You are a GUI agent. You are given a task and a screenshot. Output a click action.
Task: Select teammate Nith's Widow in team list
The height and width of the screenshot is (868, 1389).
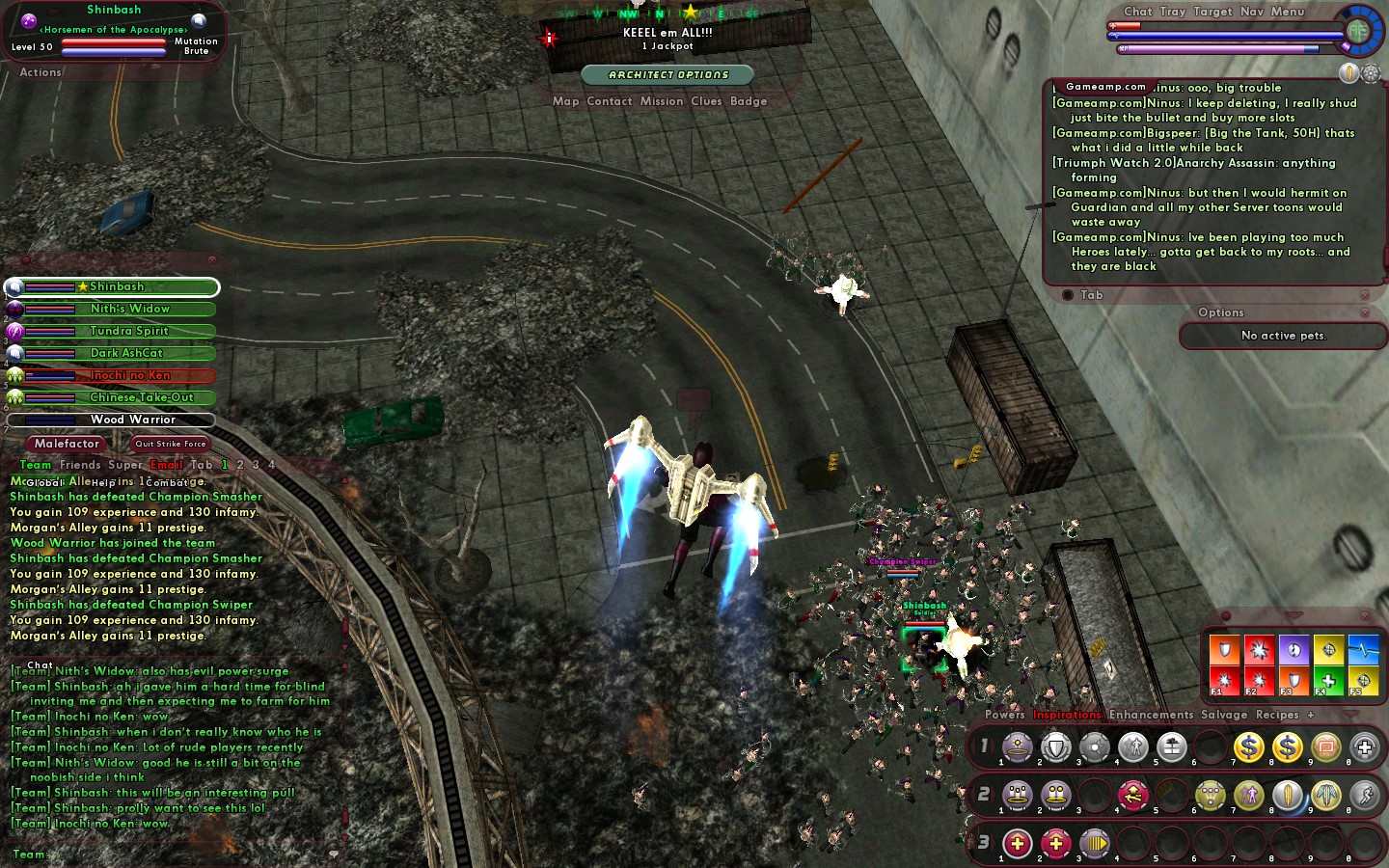coord(129,309)
